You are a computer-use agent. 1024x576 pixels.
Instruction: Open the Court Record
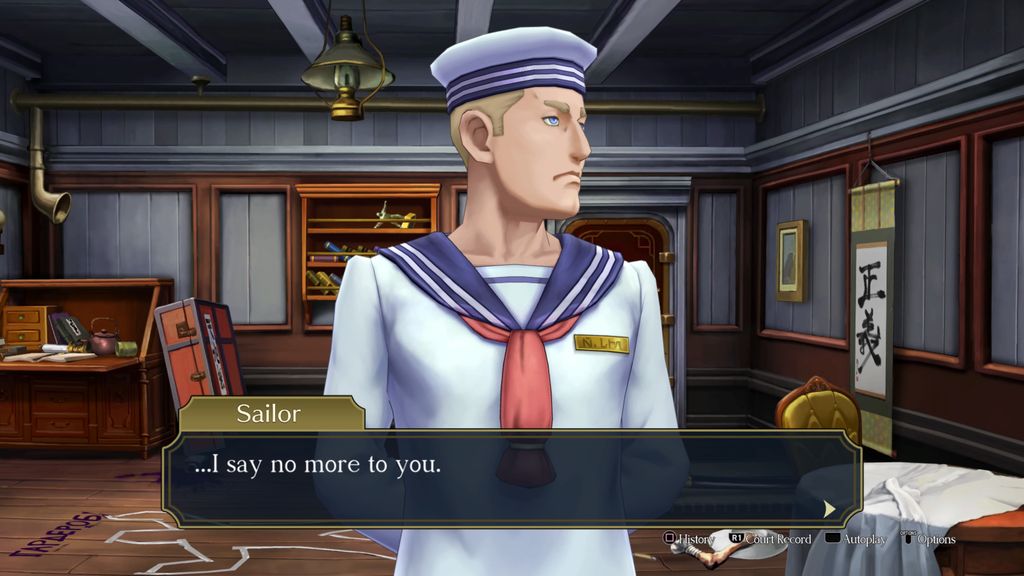(x=769, y=539)
